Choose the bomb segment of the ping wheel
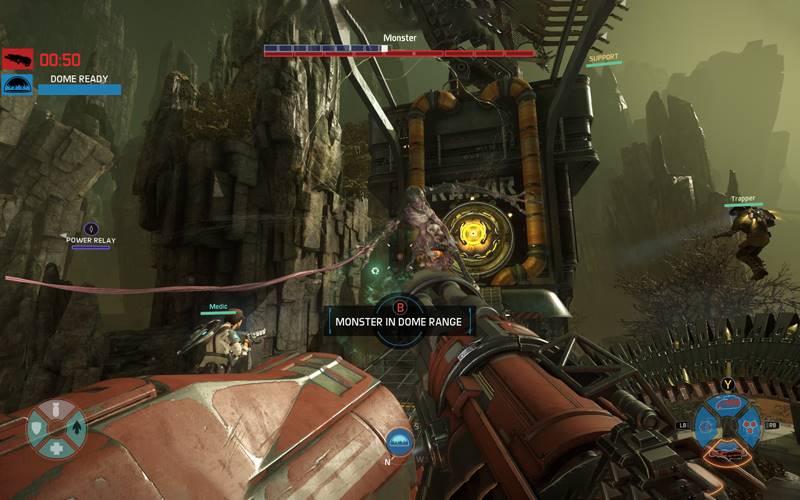This screenshot has width=800, height=500. tap(56, 411)
